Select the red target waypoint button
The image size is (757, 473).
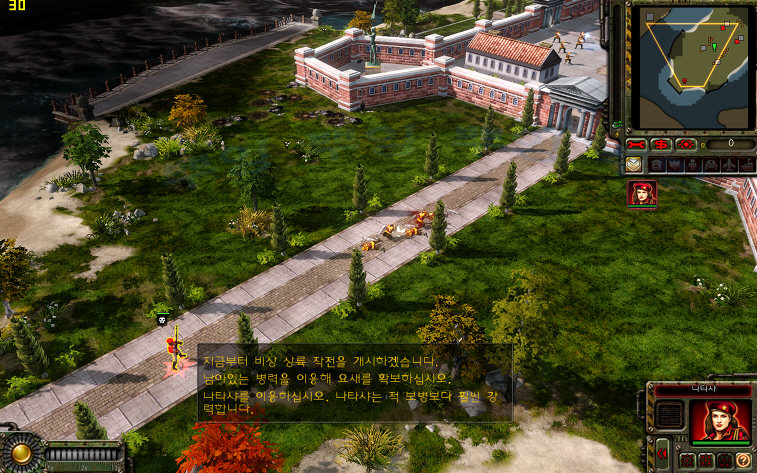685,143
